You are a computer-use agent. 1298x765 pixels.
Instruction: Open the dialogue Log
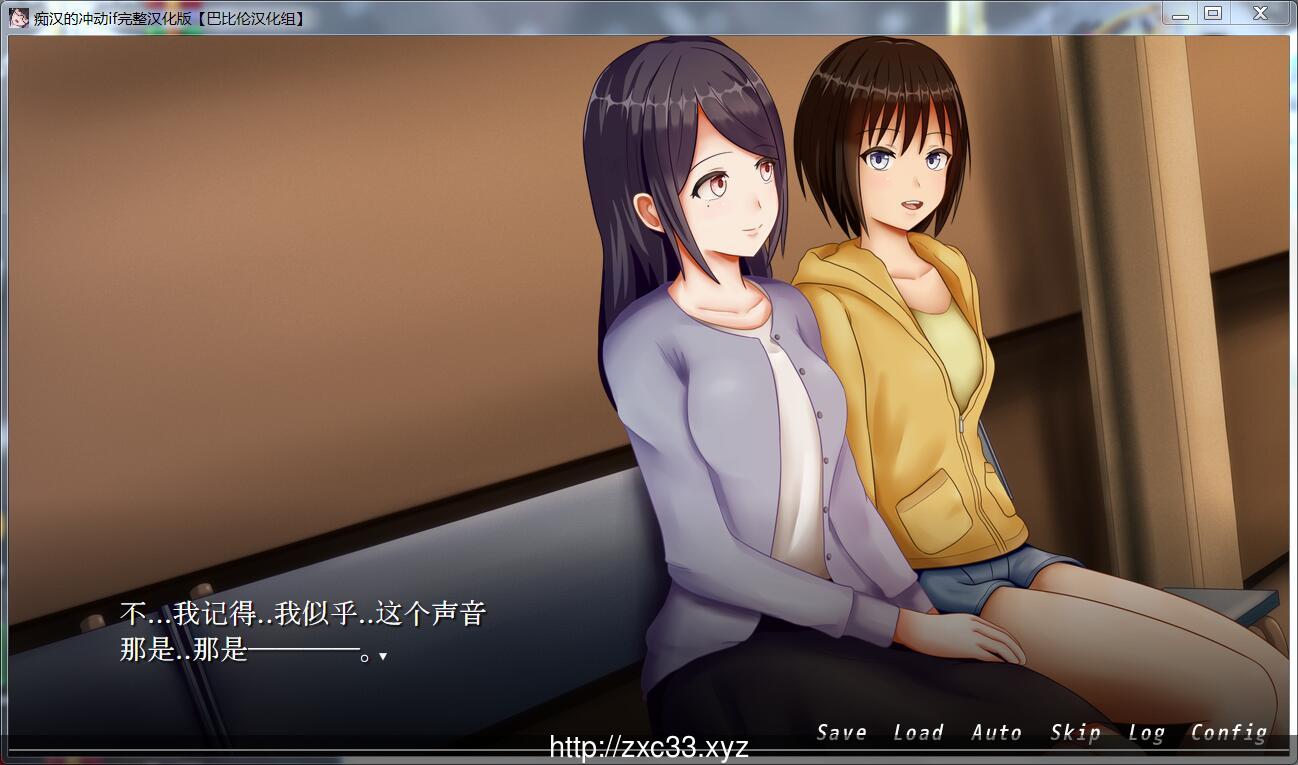pyautogui.click(x=1146, y=733)
